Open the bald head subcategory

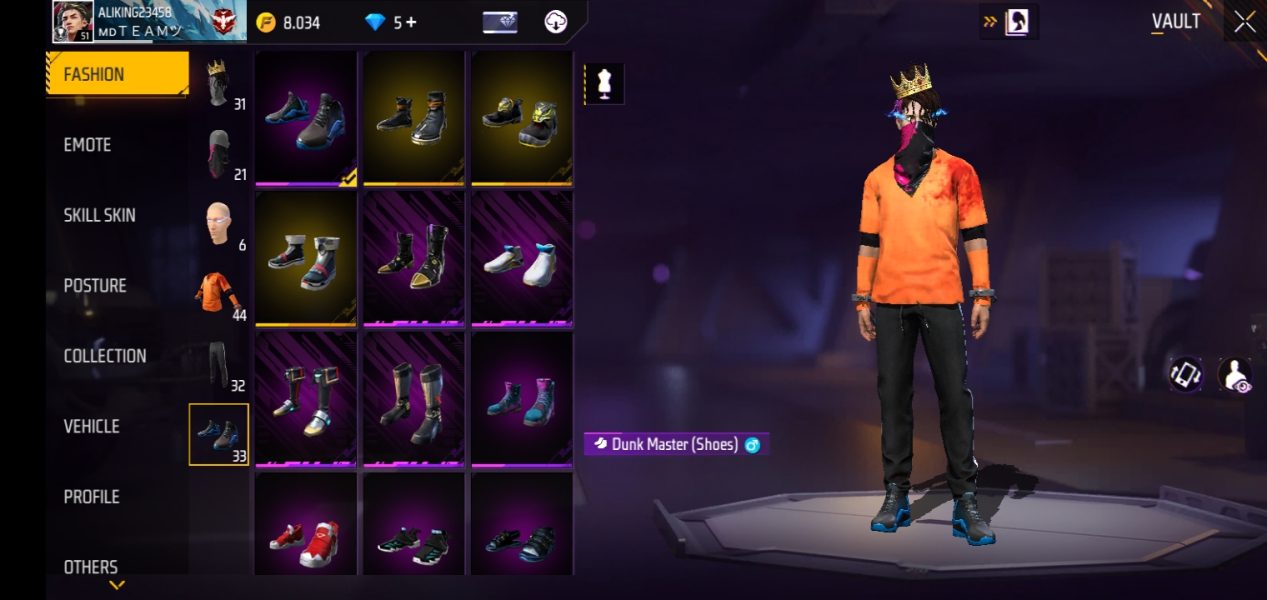pyautogui.click(x=219, y=225)
